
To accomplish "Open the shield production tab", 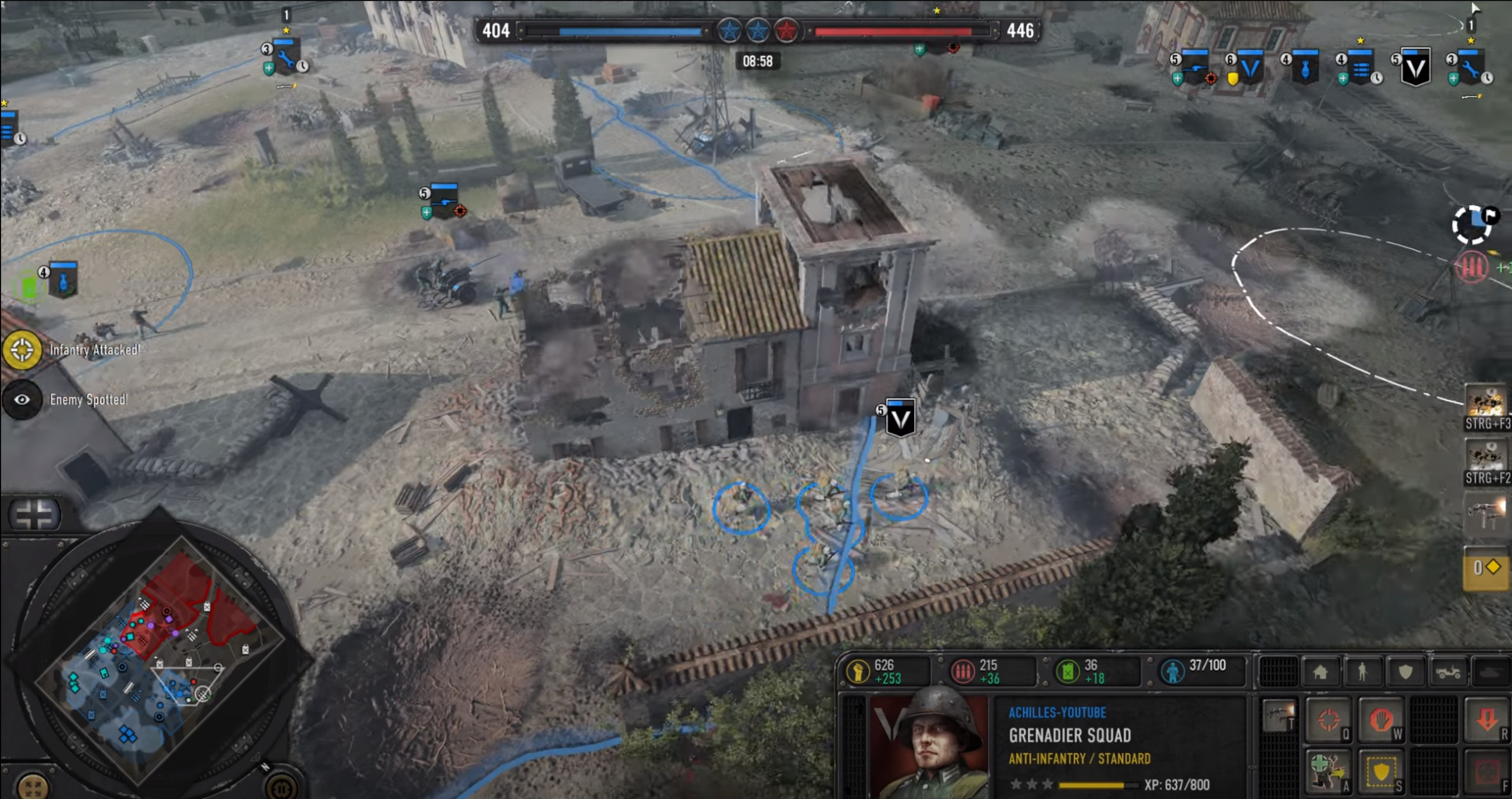I will [1405, 672].
